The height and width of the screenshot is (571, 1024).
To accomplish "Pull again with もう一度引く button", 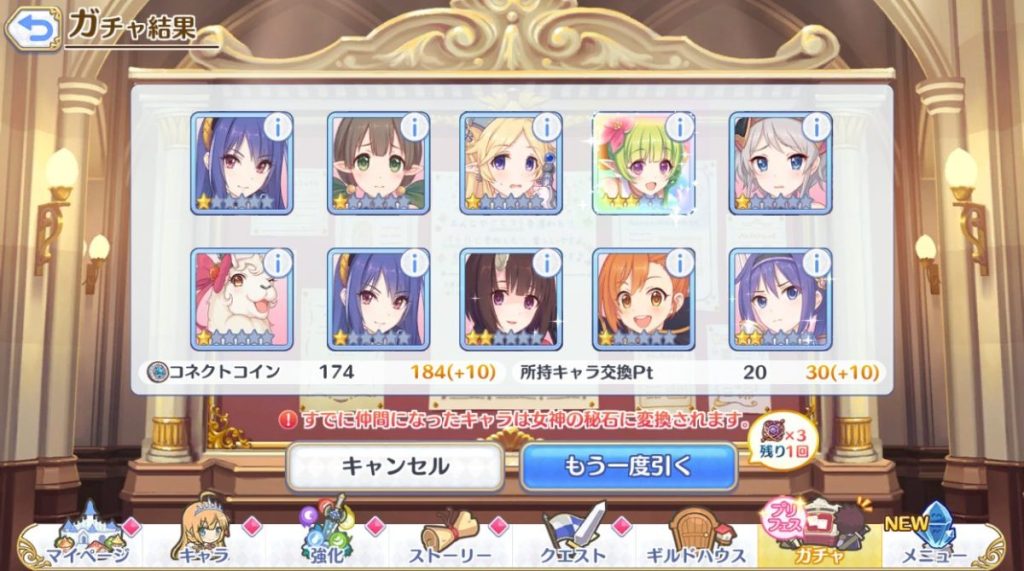I will pyautogui.click(x=628, y=466).
